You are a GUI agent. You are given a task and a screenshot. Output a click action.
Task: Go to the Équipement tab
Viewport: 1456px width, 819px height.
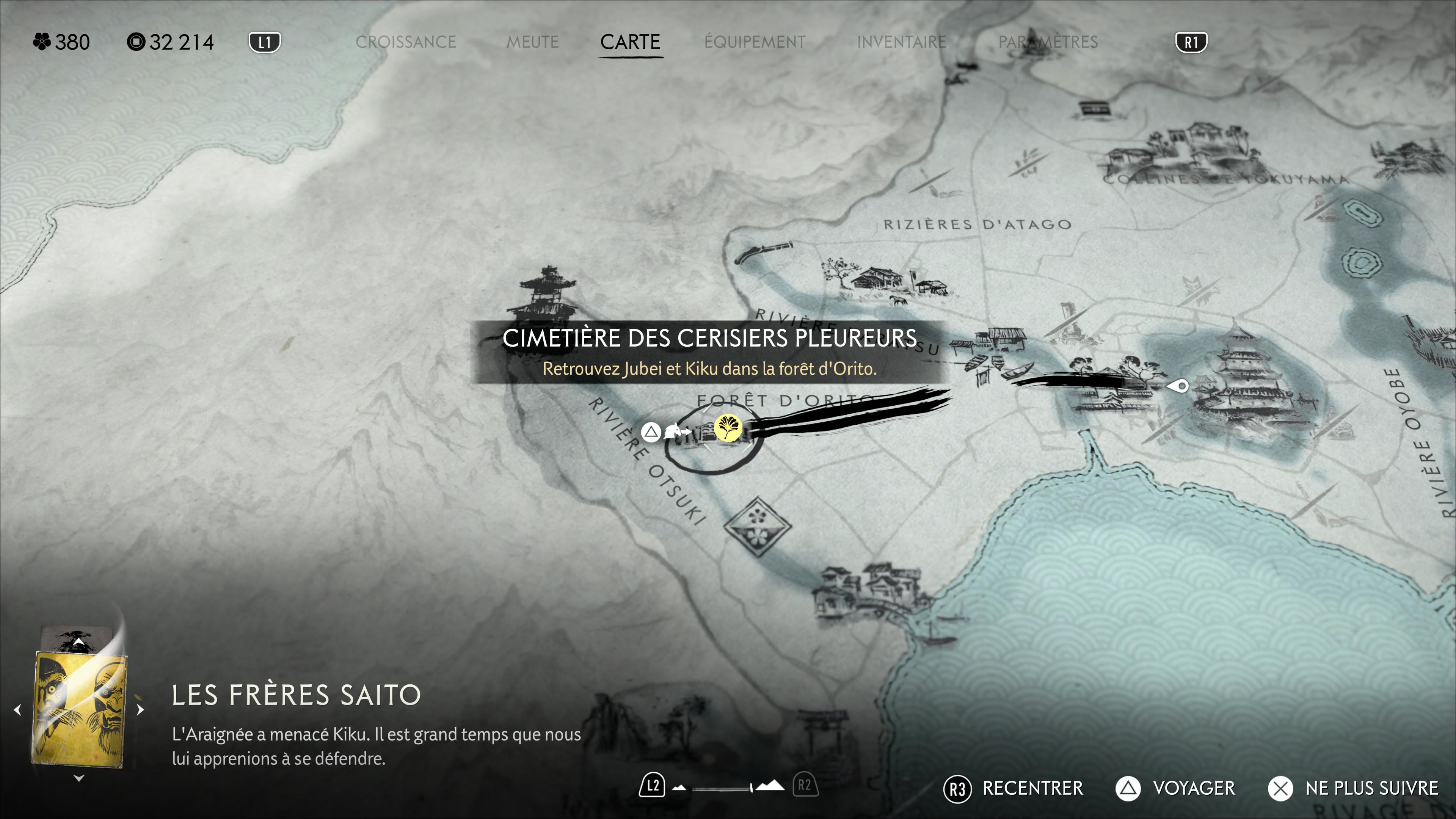[x=755, y=42]
